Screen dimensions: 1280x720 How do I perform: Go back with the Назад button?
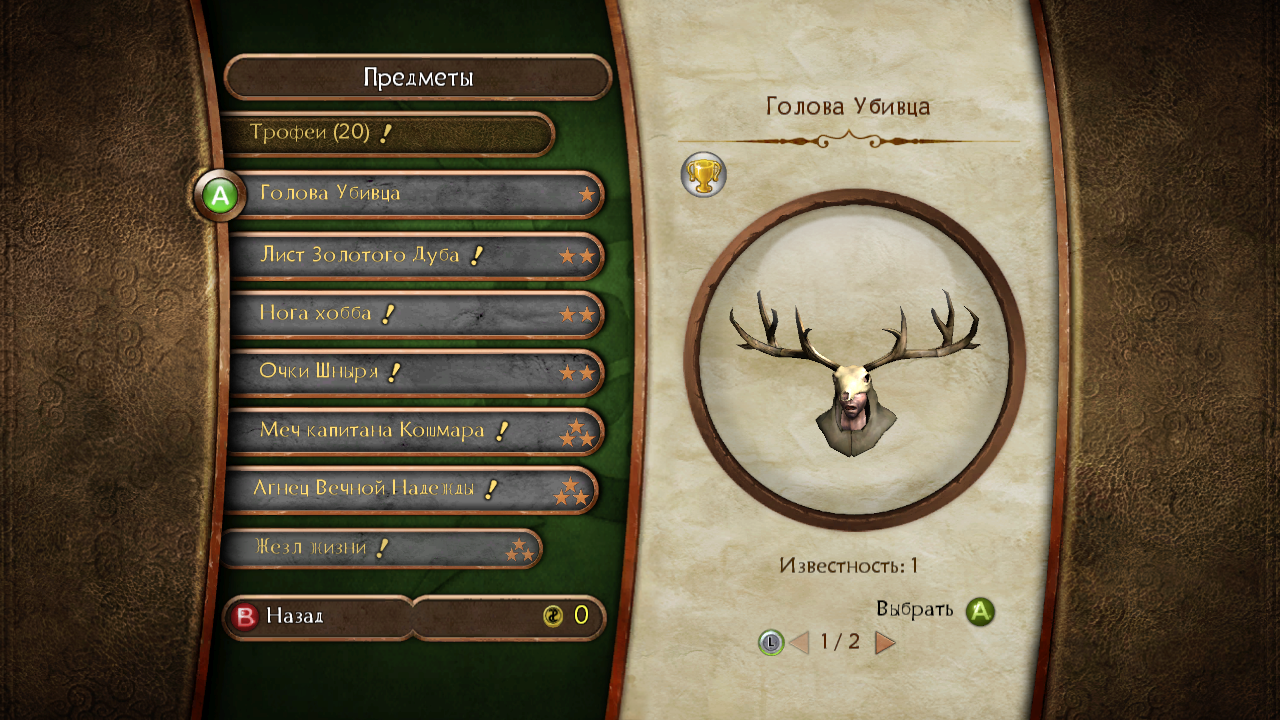[x=316, y=617]
